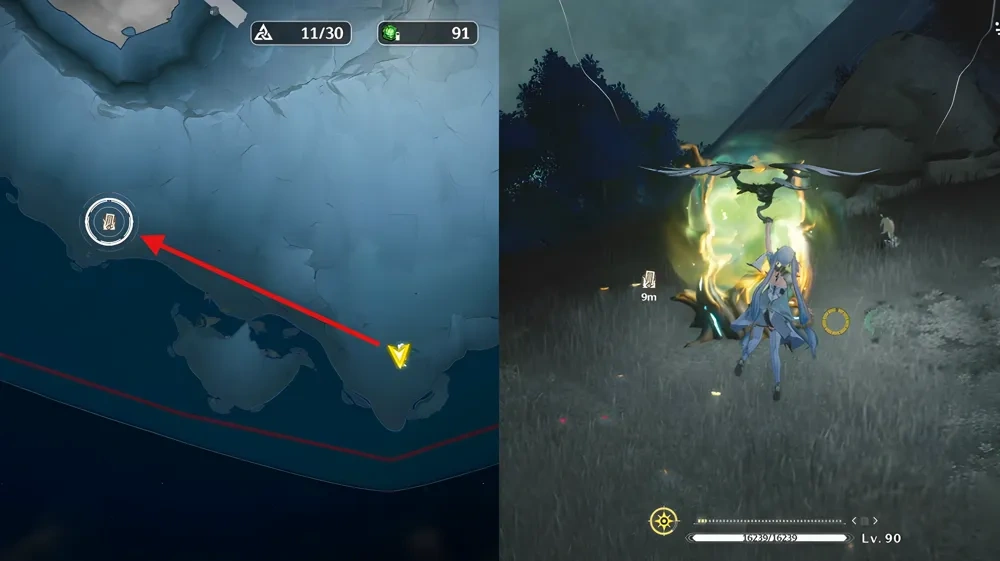The image size is (1000, 561).
Task: Click the yellow player arrow on the map
Action: (x=400, y=355)
